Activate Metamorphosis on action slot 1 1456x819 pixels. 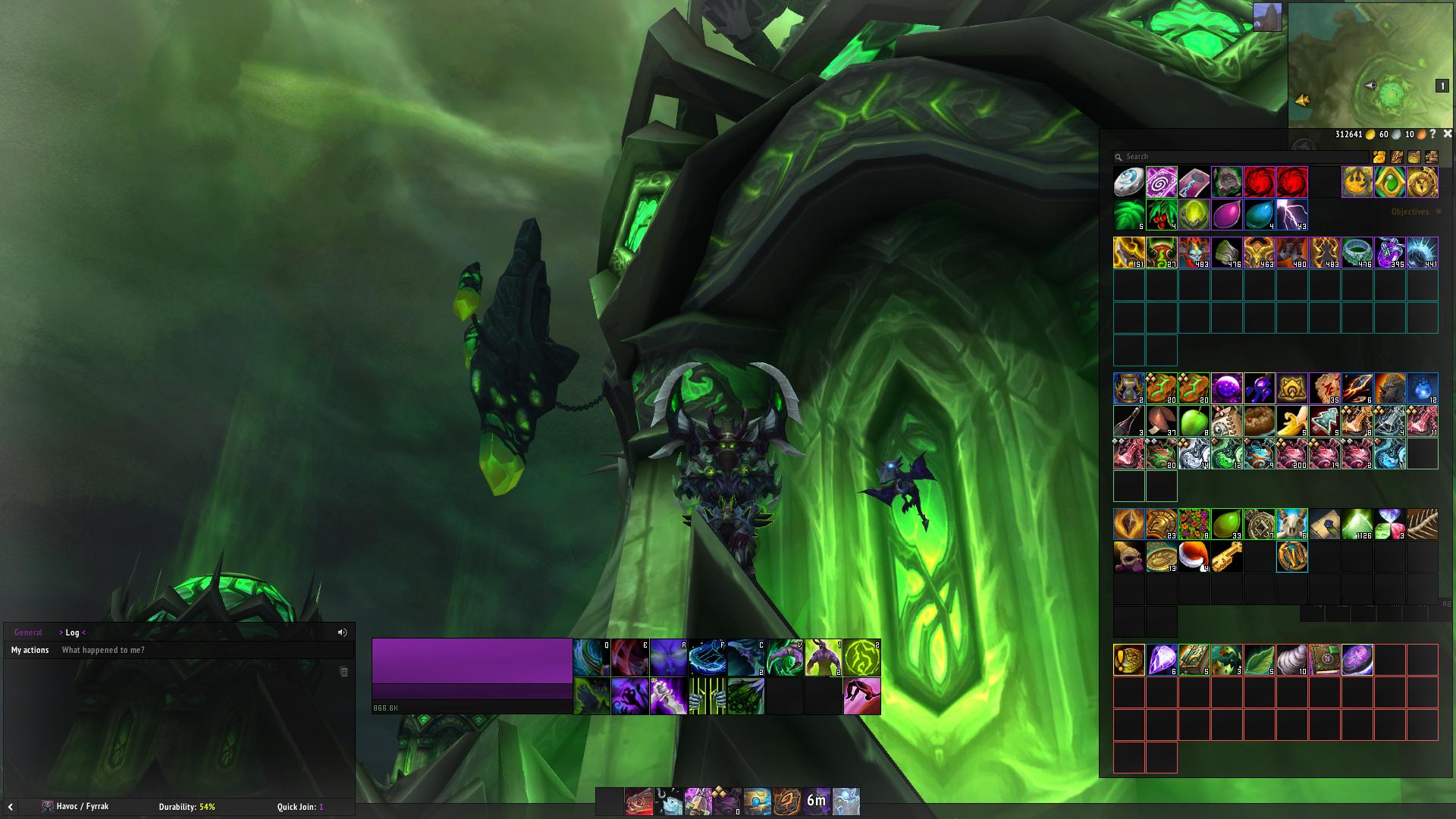click(x=824, y=657)
